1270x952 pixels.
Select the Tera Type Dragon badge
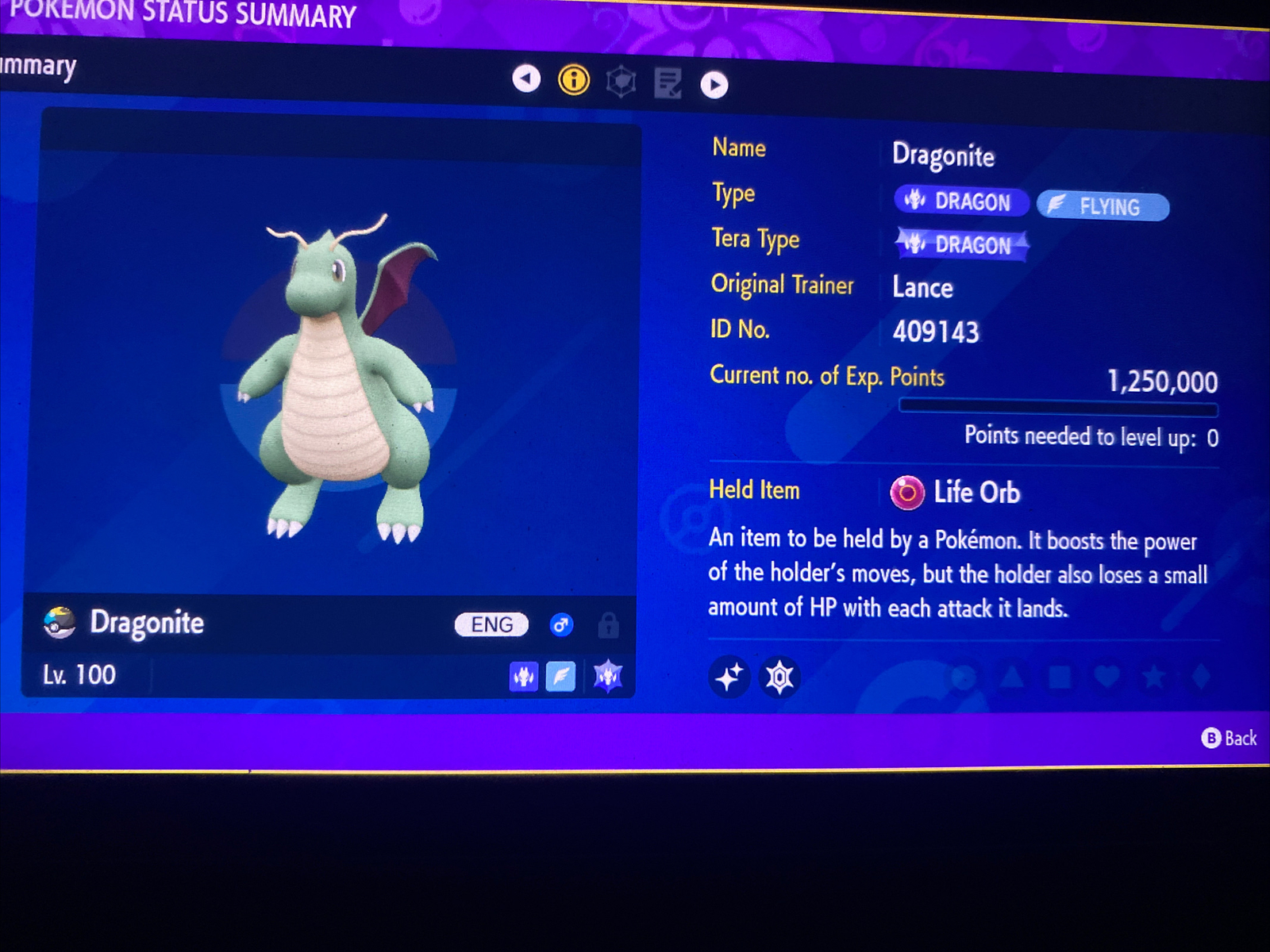961,245
